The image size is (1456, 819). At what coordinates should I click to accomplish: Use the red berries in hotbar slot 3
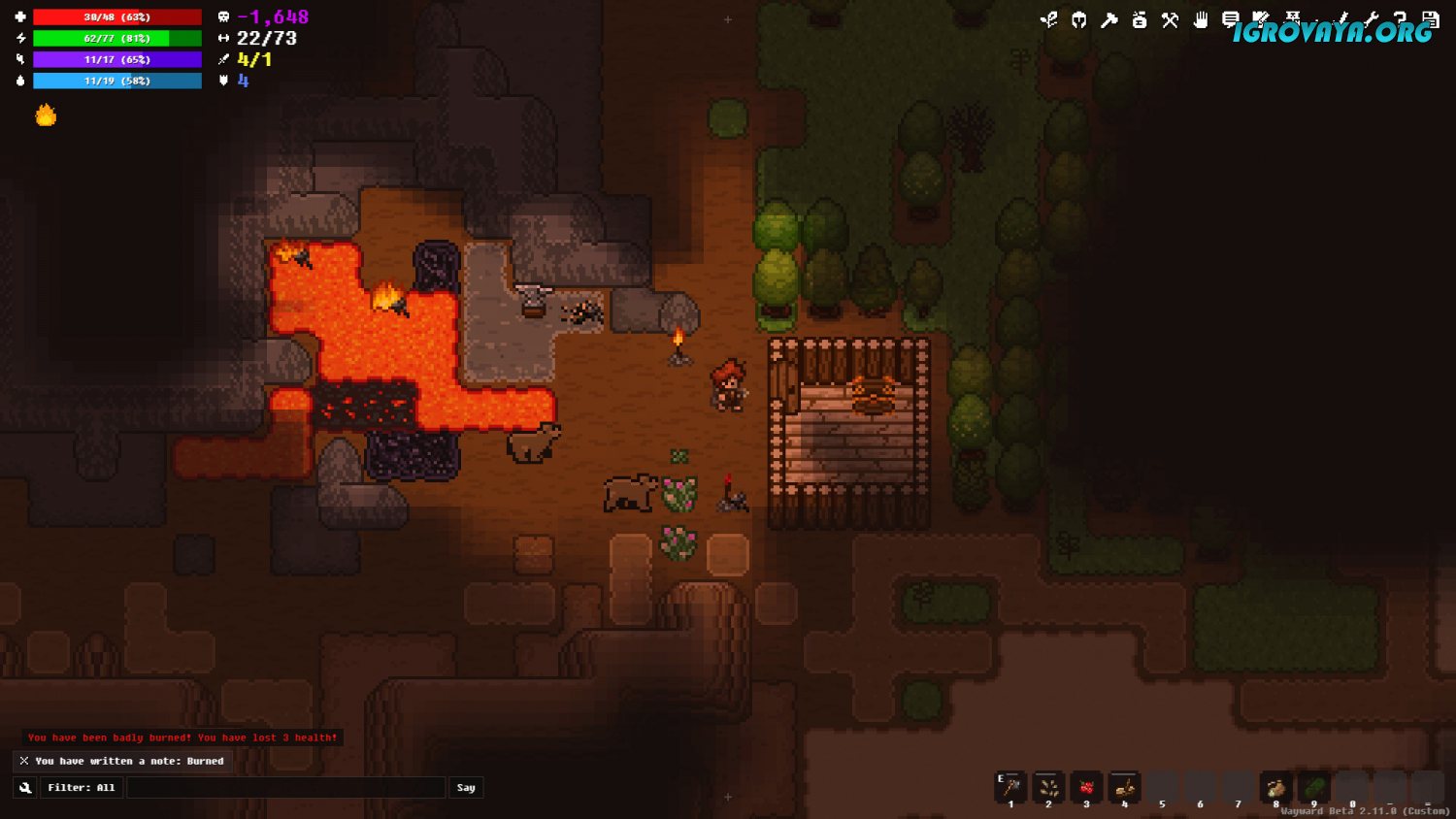pyautogui.click(x=1086, y=787)
